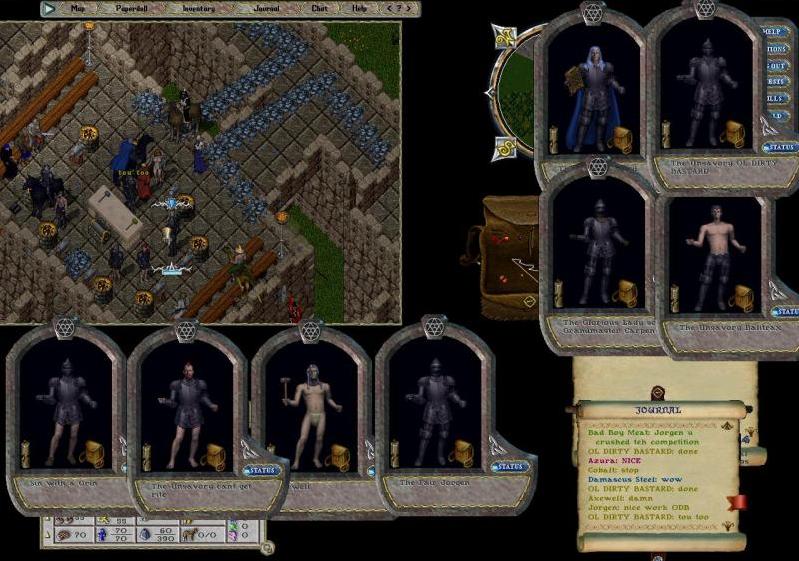Open the backpack on Grandmaster Carpenter's paperdoll

click(626, 292)
